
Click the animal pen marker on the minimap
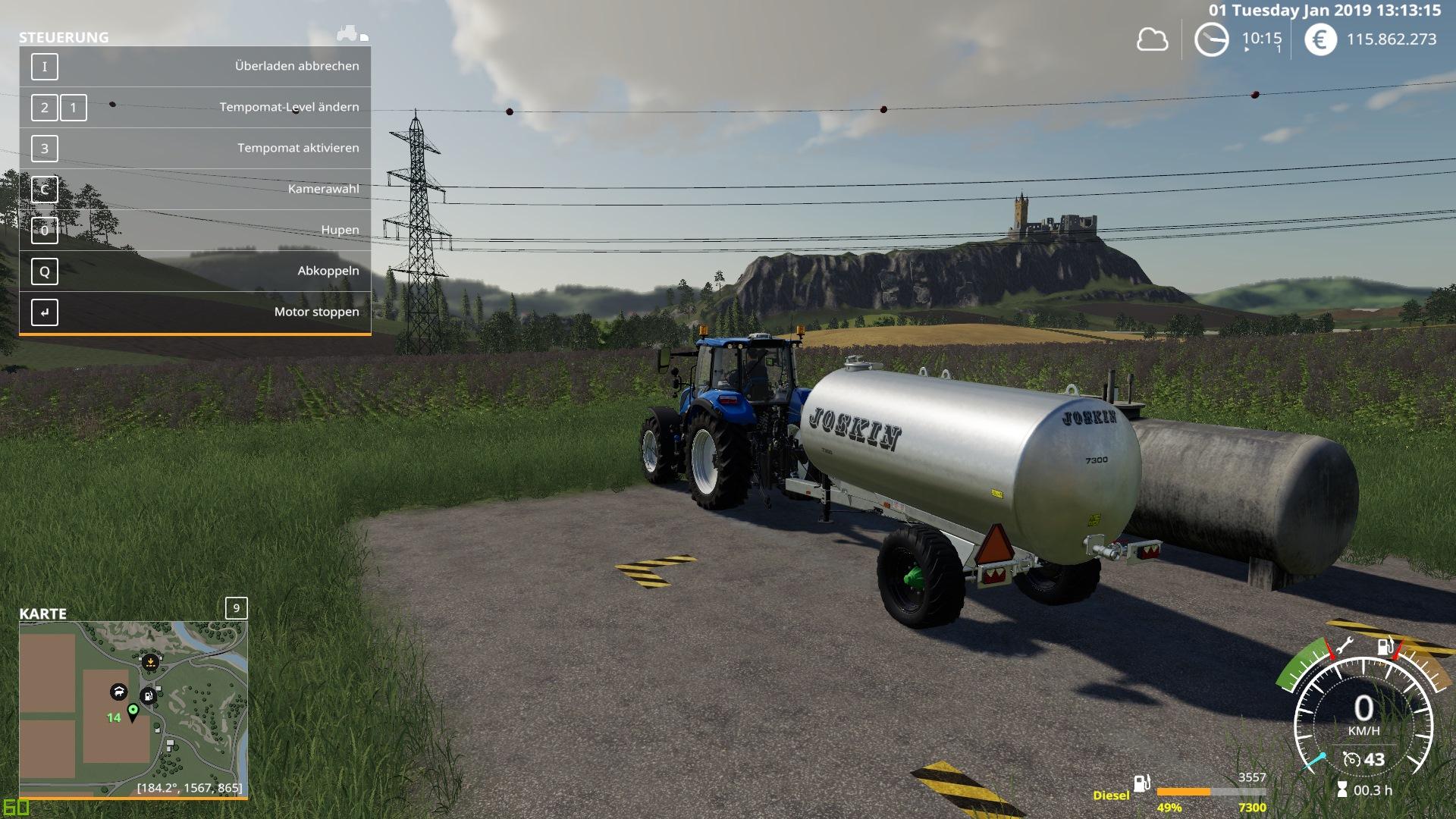click(x=118, y=692)
